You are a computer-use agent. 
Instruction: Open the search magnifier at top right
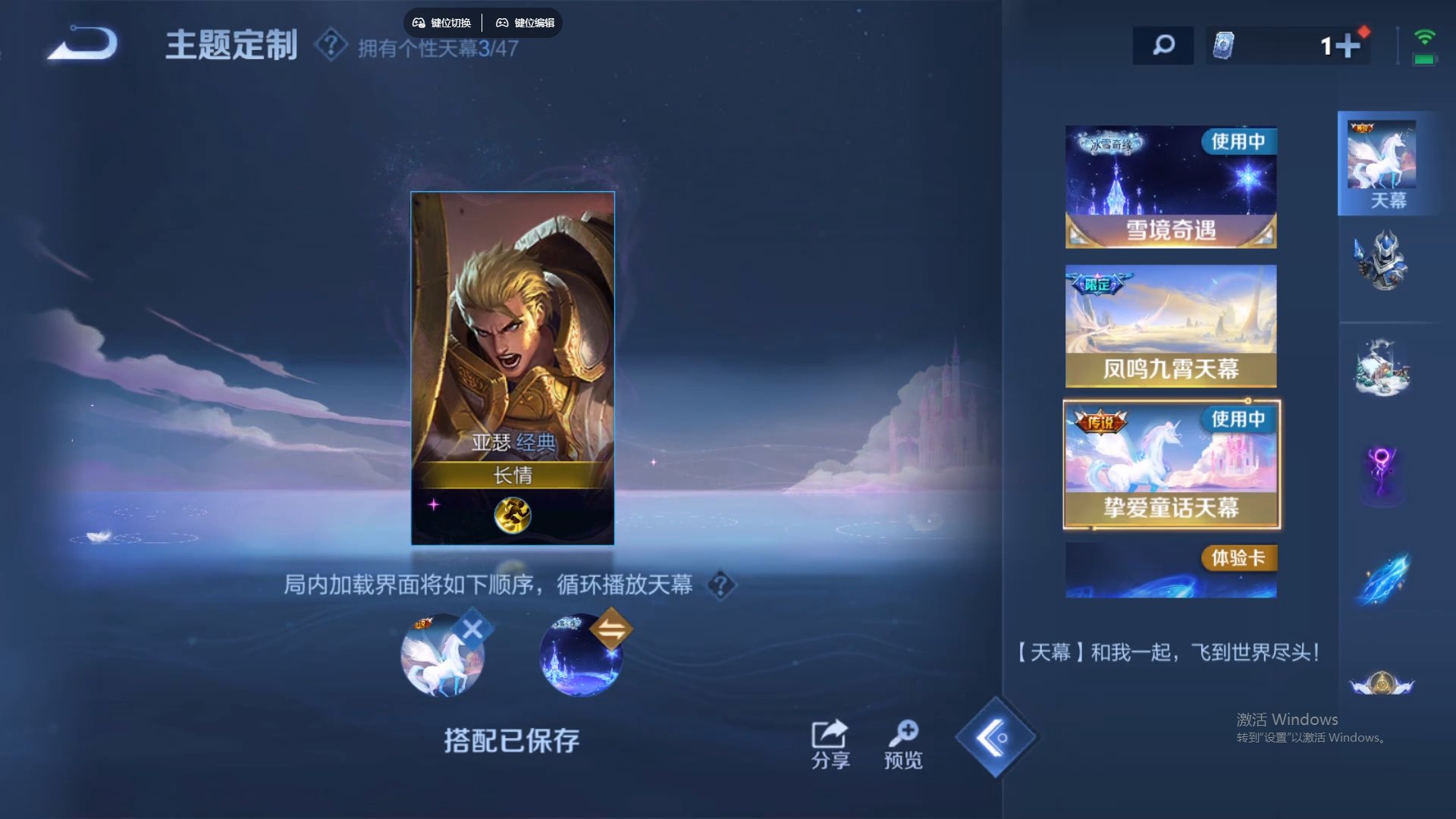point(1162,45)
